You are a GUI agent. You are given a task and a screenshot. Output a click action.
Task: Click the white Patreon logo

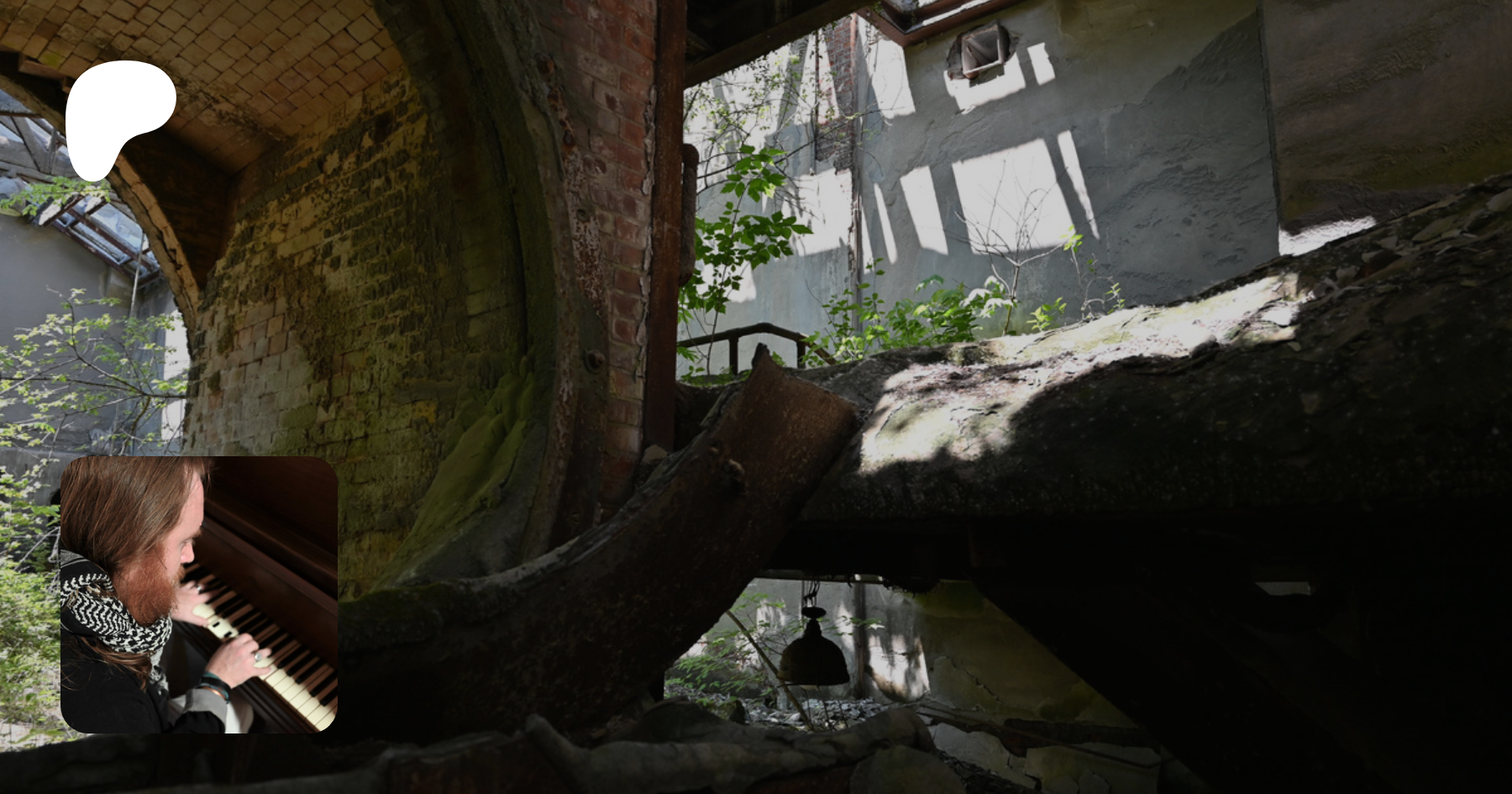(118, 116)
